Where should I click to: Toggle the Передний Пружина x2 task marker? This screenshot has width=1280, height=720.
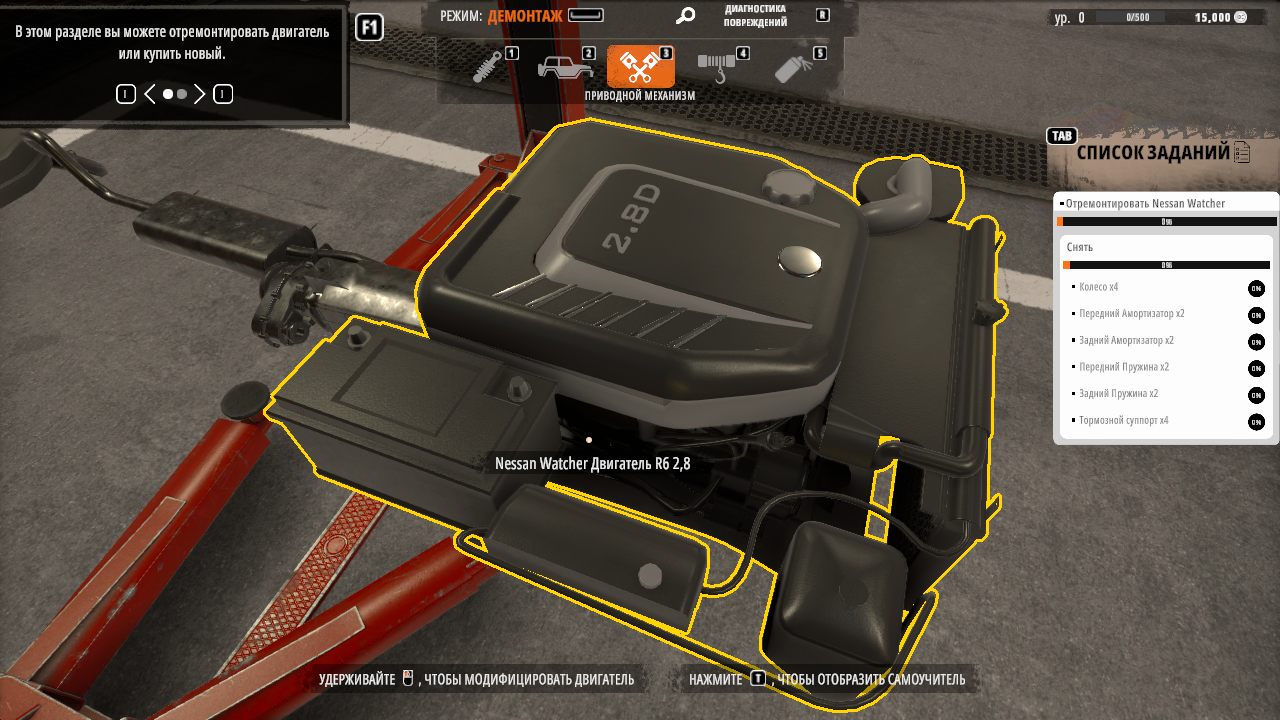pyautogui.click(x=1256, y=368)
